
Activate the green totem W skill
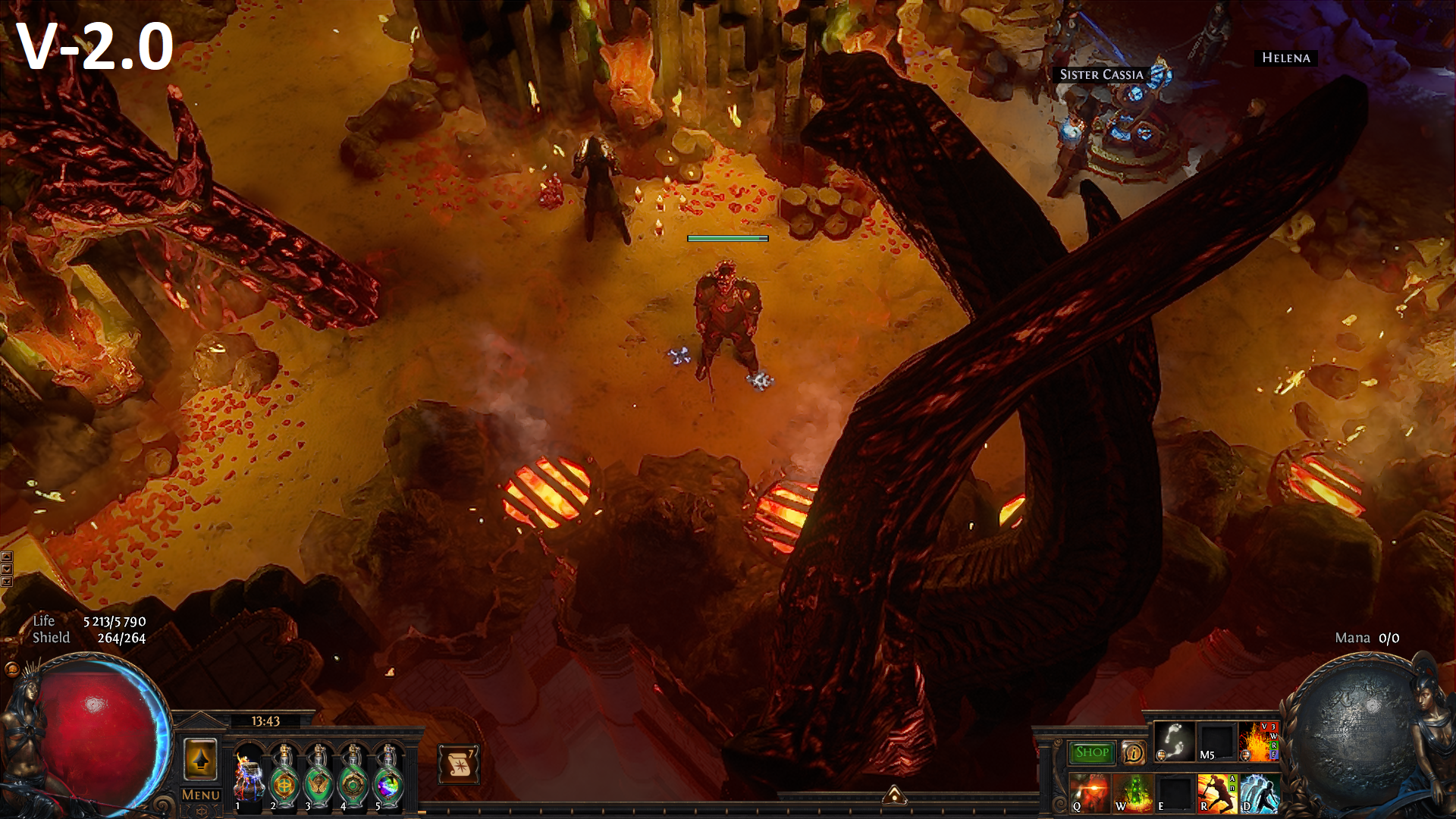[1132, 793]
